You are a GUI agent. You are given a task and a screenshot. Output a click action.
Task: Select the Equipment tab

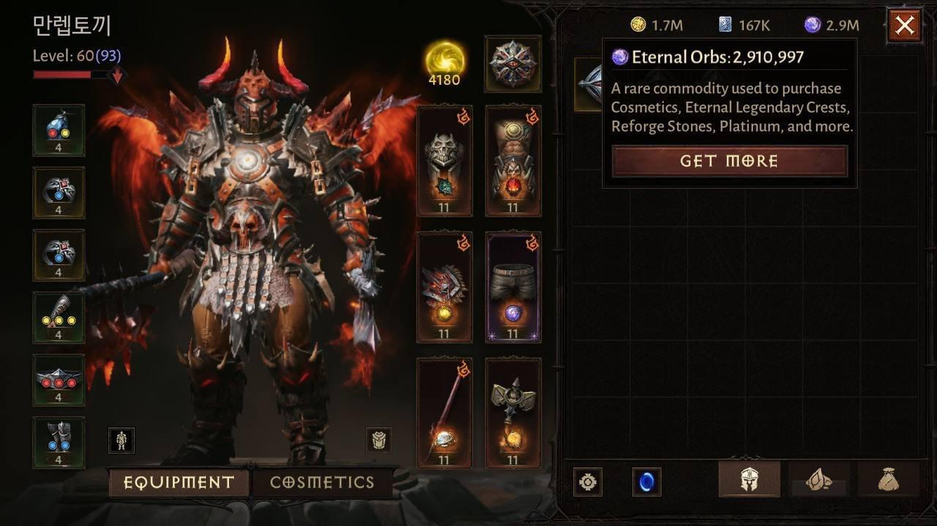click(179, 482)
